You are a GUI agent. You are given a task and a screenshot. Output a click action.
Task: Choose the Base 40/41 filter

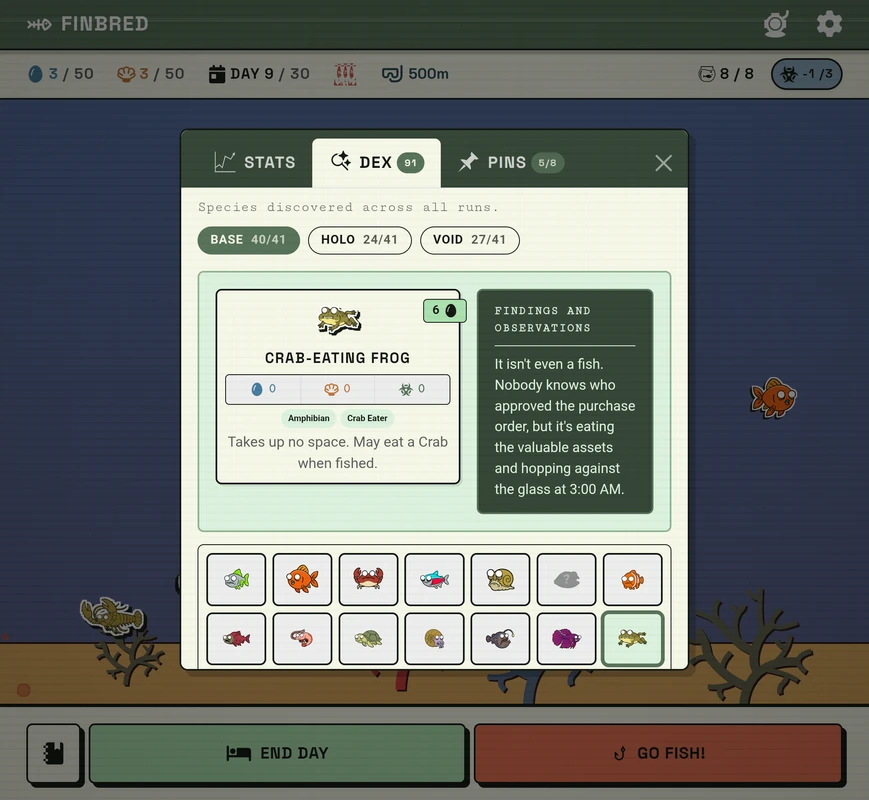pyautogui.click(x=248, y=240)
